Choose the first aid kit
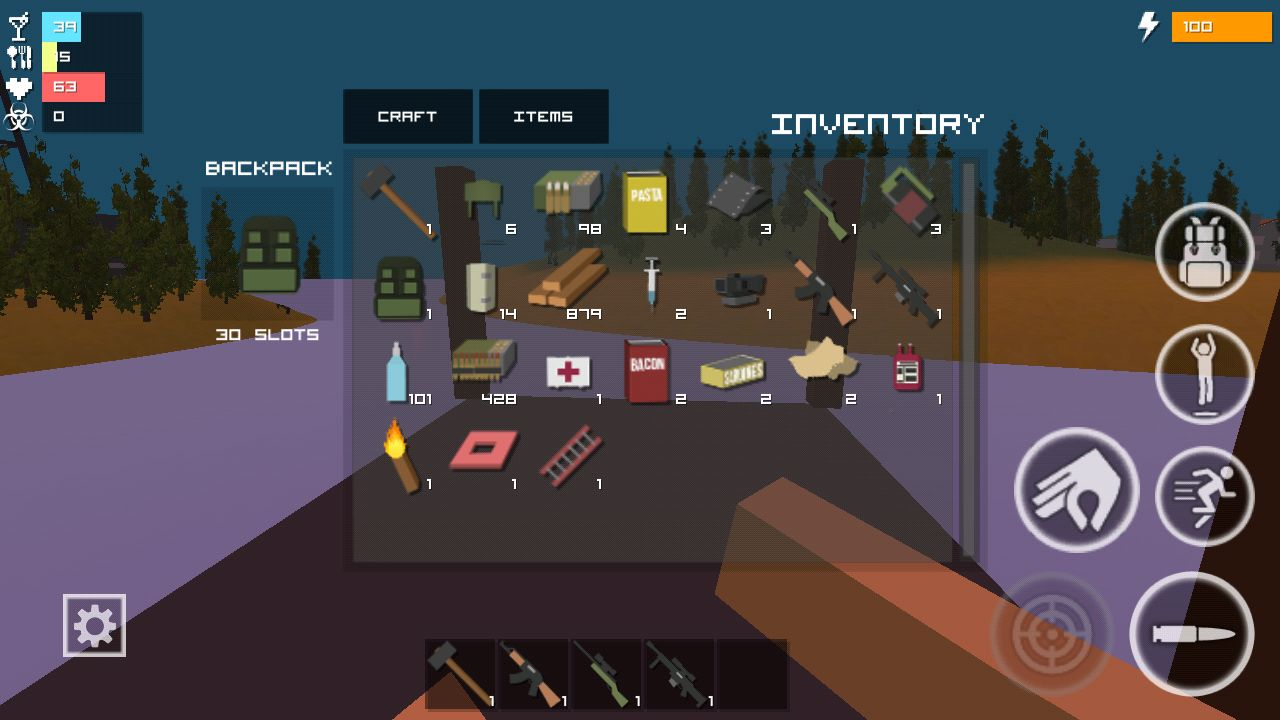The width and height of the screenshot is (1280, 720). click(567, 371)
